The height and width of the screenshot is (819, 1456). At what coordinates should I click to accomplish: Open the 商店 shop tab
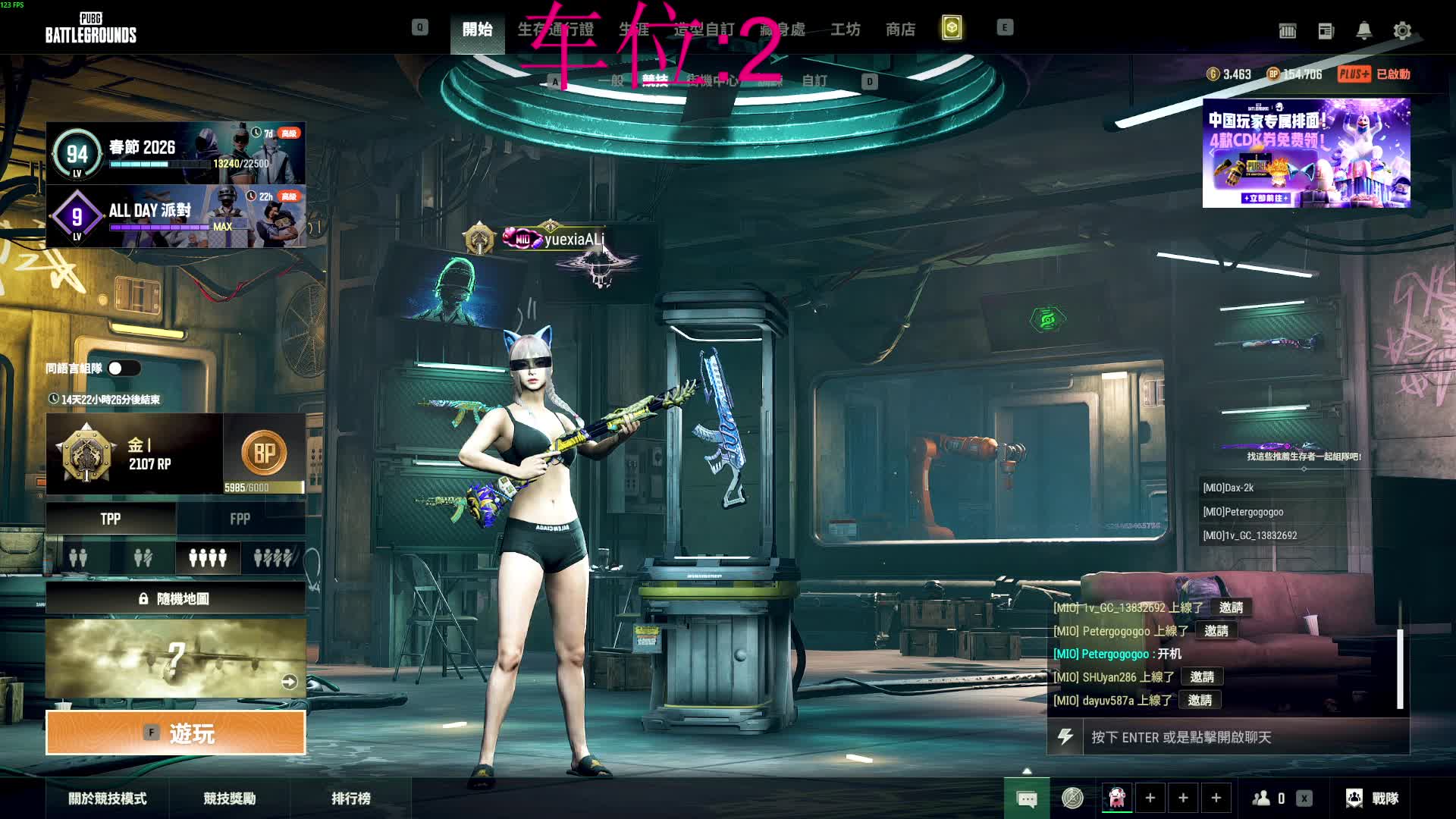click(x=900, y=30)
